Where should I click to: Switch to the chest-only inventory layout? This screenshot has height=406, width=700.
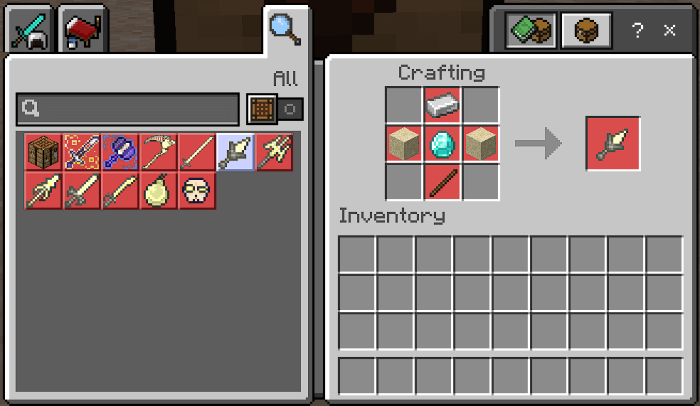tap(585, 31)
